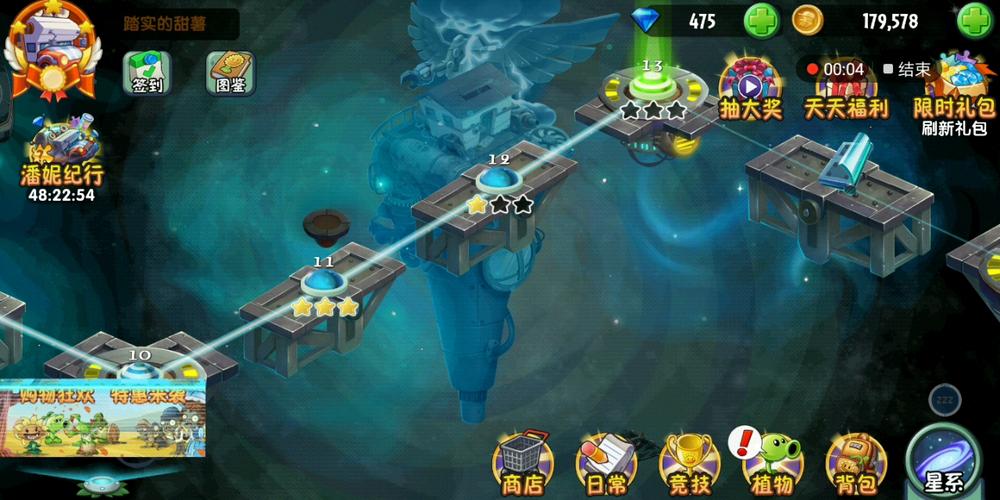Select level 12 node
Viewport: 1000px width, 500px height.
tap(497, 181)
